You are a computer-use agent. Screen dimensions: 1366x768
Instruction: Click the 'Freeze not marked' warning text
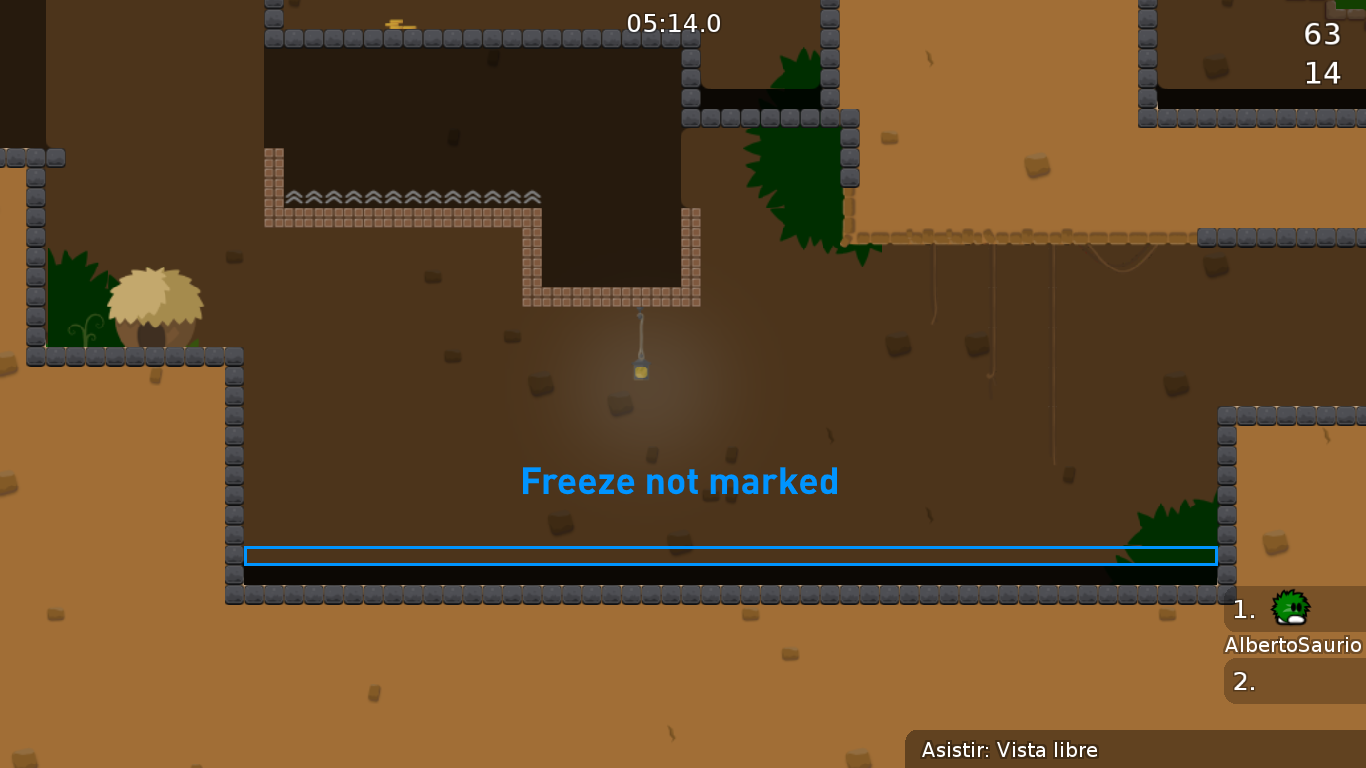coord(679,481)
